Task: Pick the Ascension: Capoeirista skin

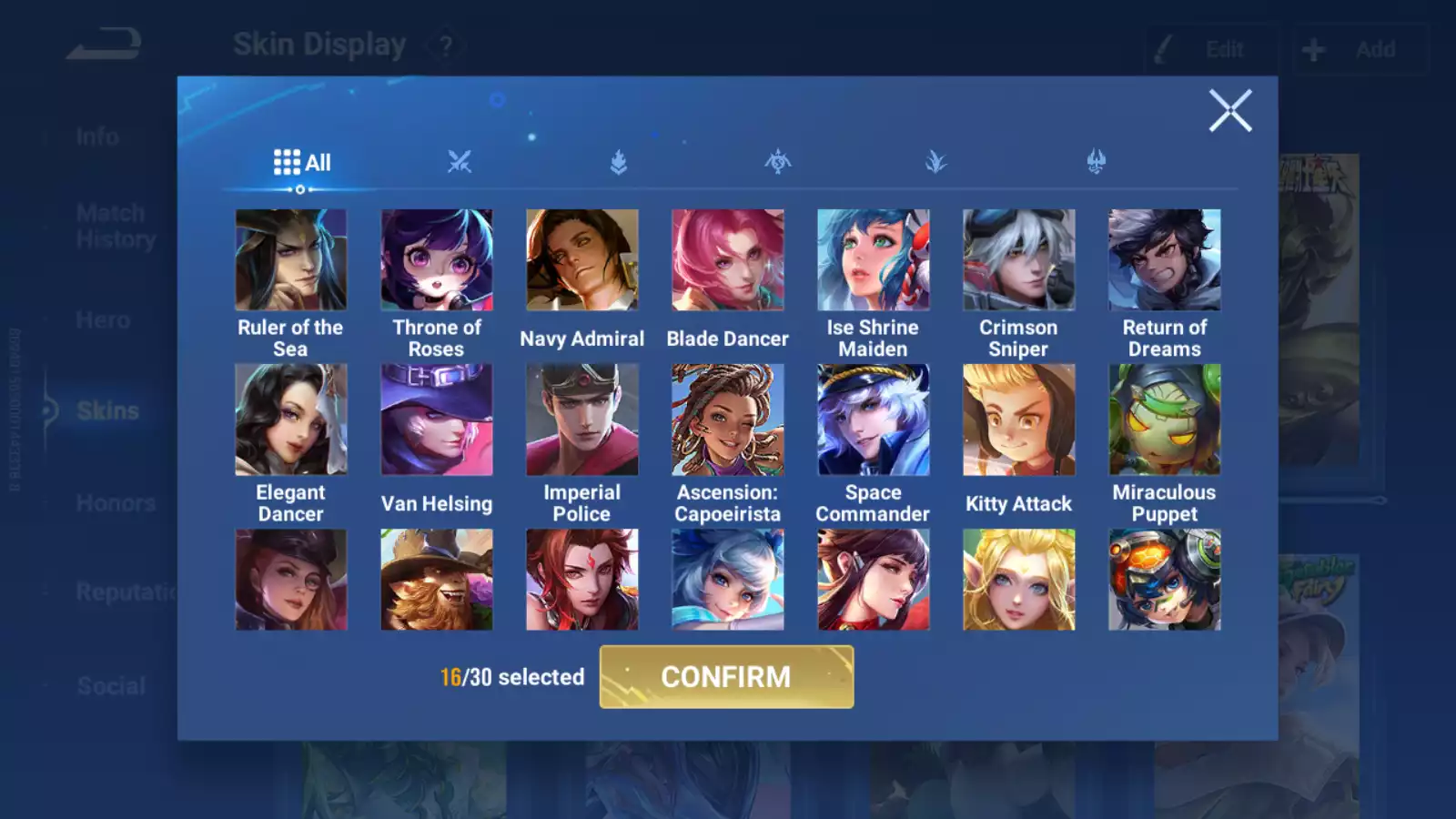Action: coord(728,420)
